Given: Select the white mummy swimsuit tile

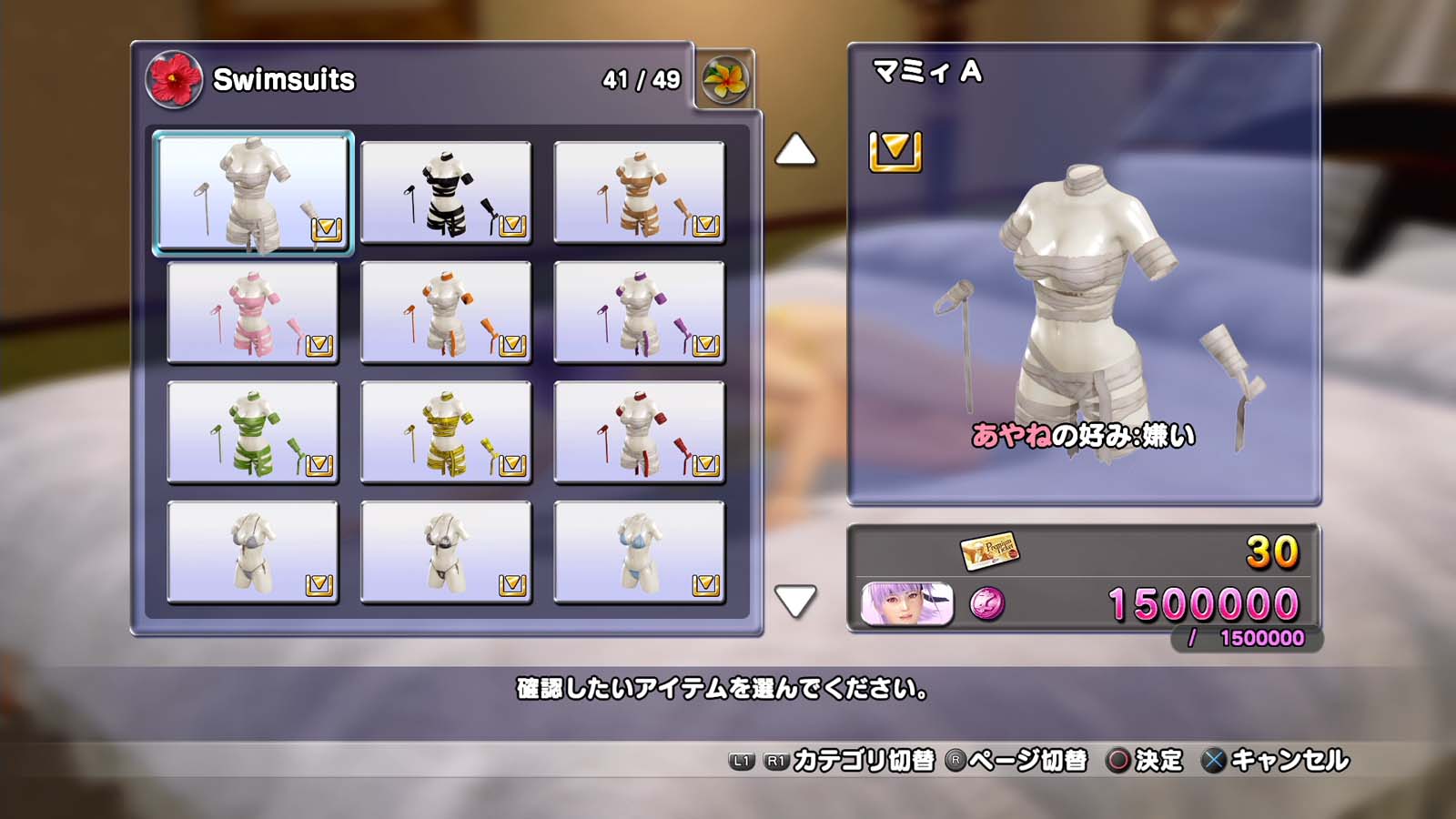Looking at the screenshot, I should pyautogui.click(x=252, y=193).
